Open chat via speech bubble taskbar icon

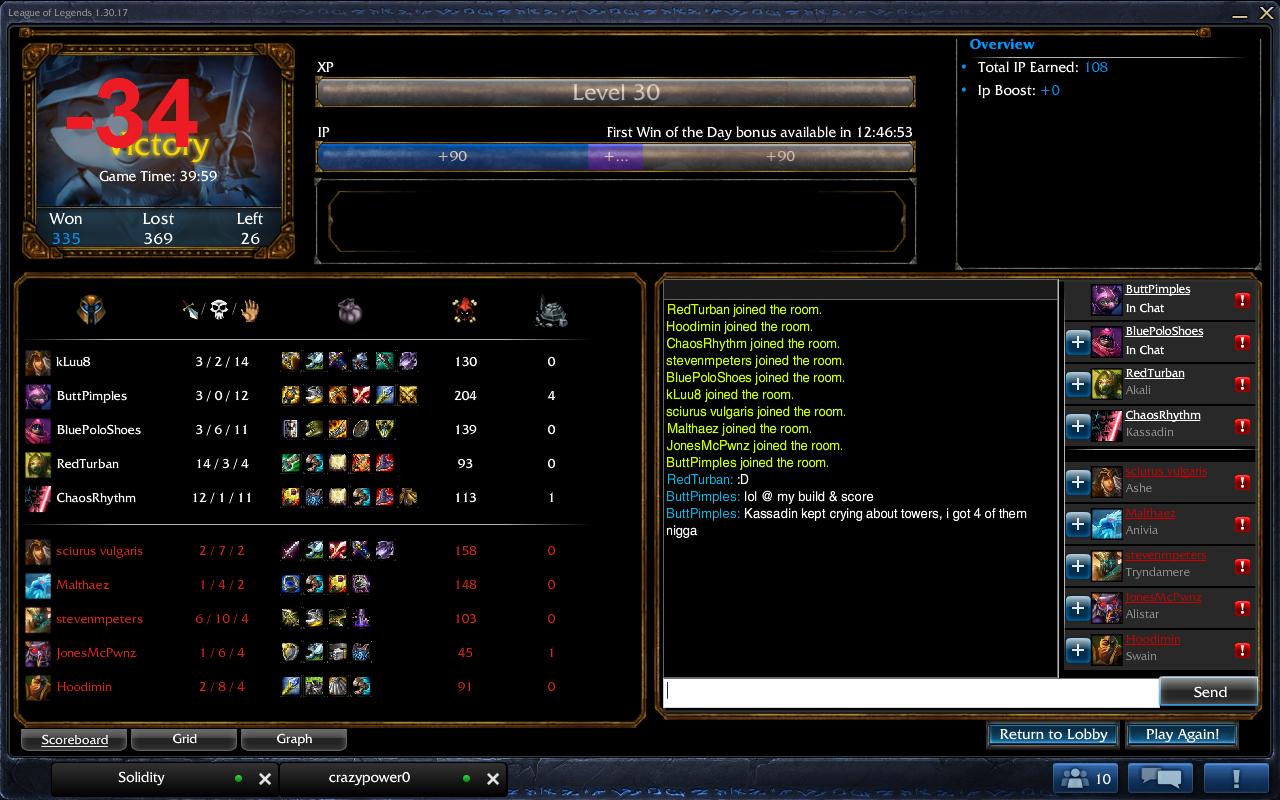[x=1162, y=777]
